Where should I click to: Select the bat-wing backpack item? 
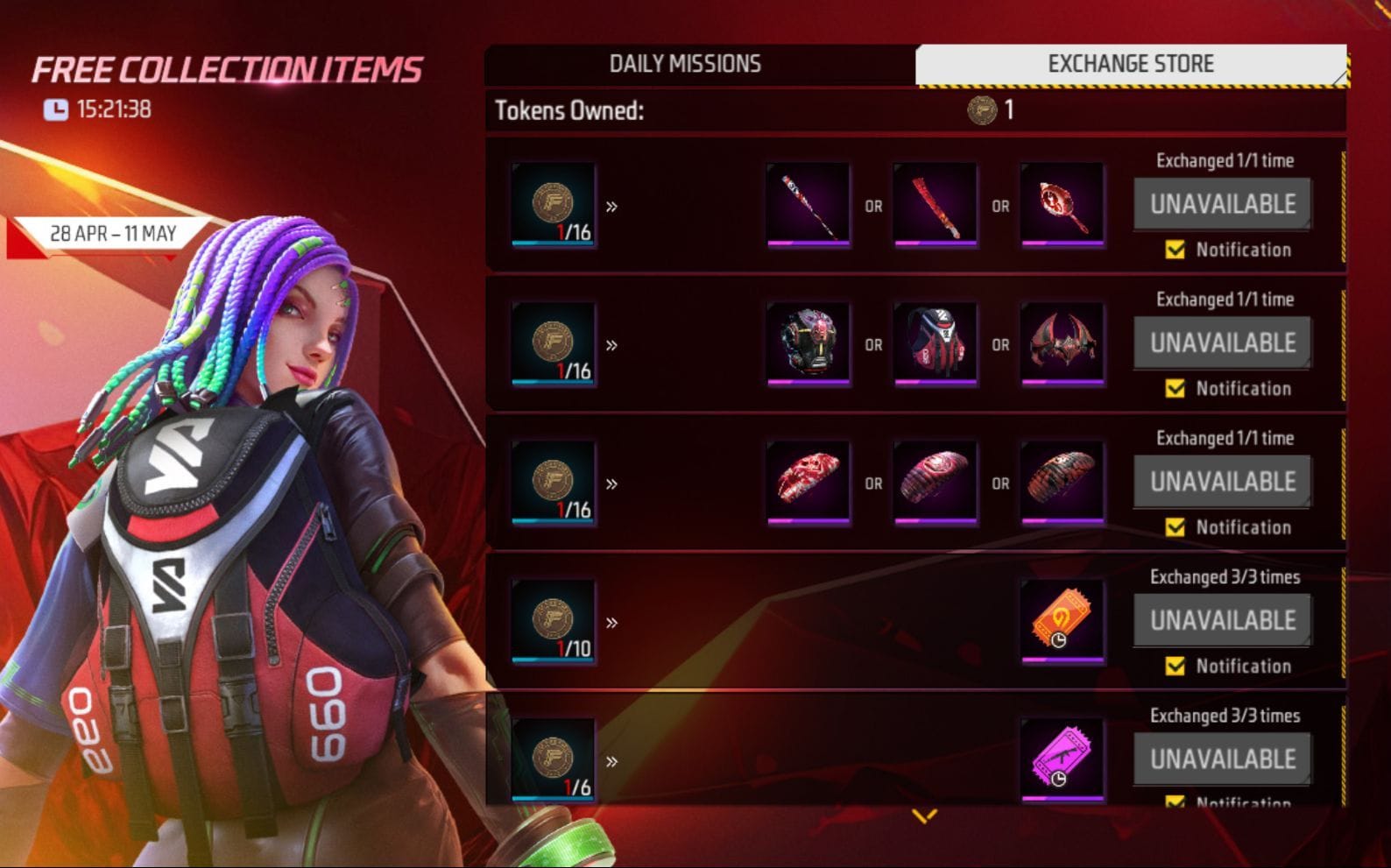tap(1062, 343)
